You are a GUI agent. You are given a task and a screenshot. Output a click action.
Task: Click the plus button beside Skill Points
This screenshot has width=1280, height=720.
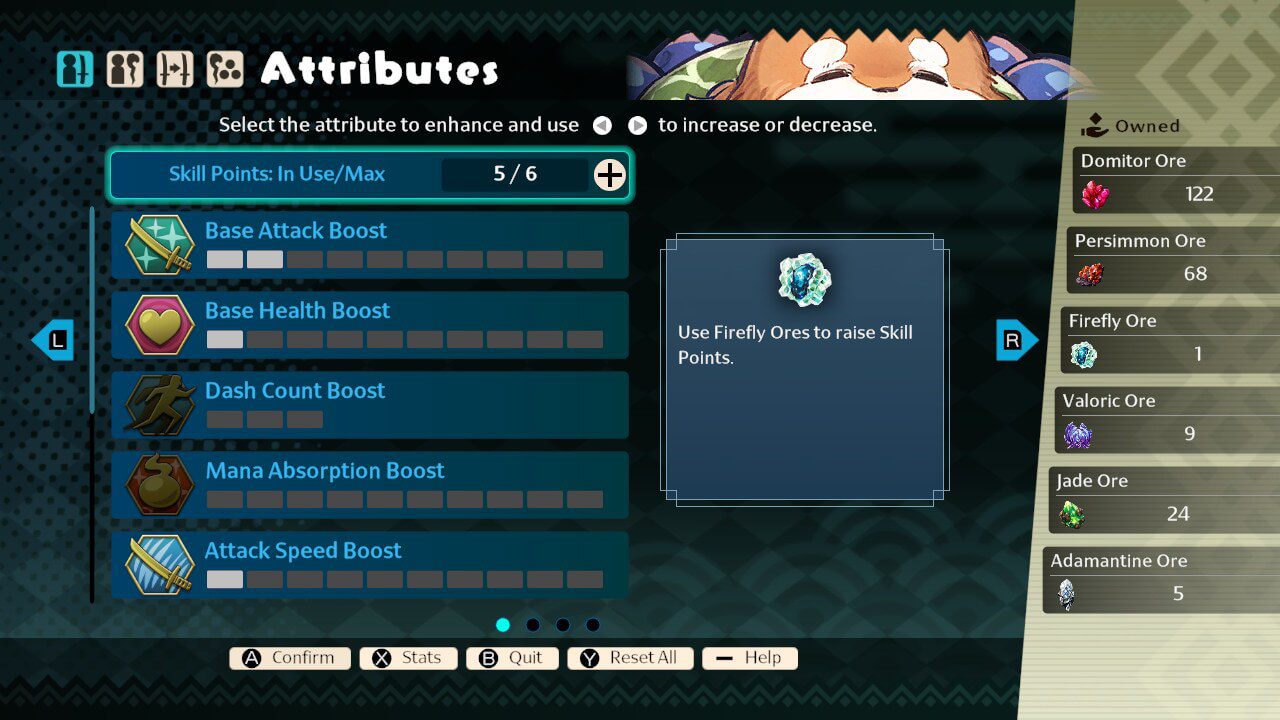[x=609, y=175]
